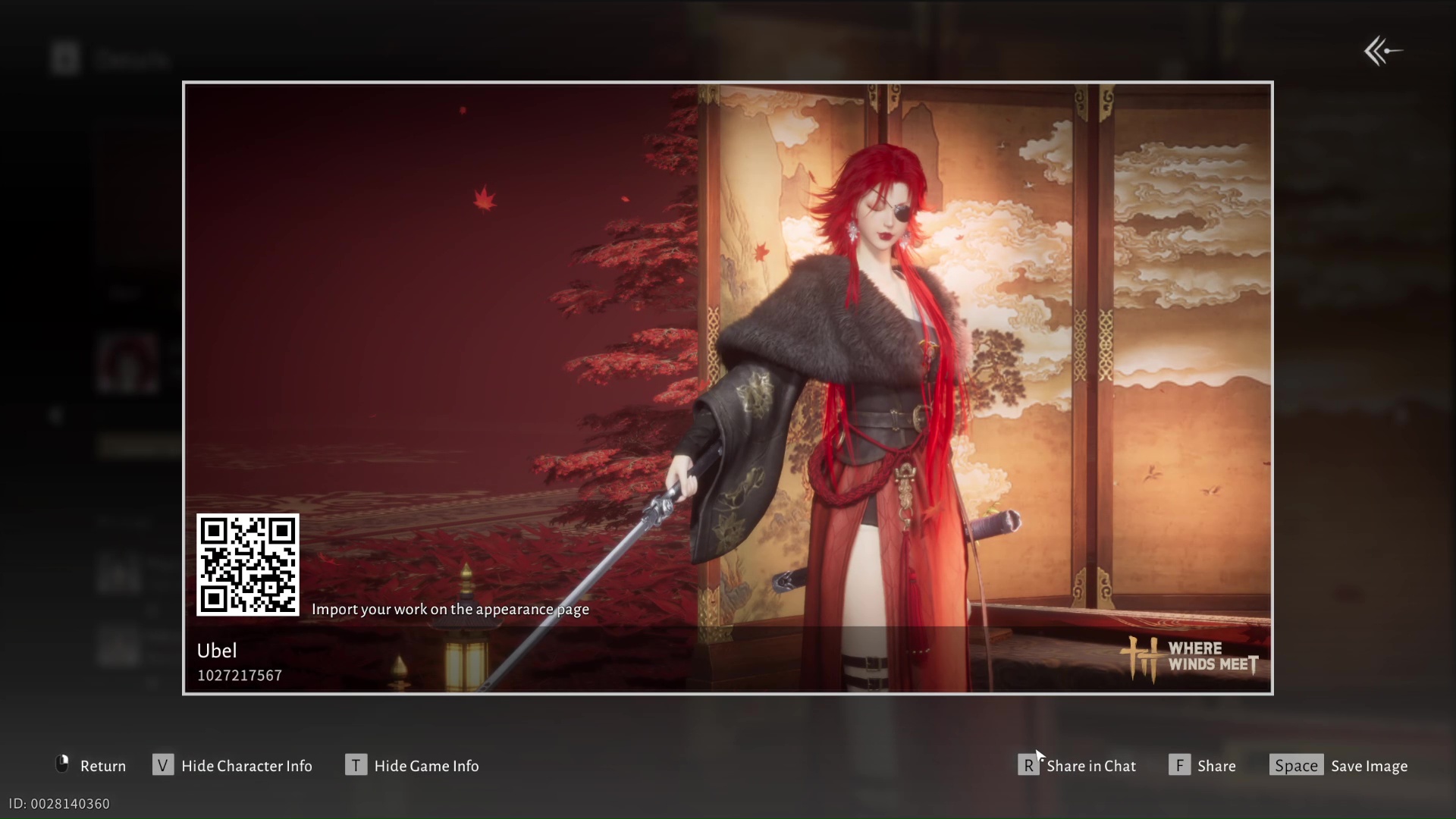Viewport: 1456px width, 819px height.
Task: Click the Space key label for Save Image
Action: [x=1296, y=765]
